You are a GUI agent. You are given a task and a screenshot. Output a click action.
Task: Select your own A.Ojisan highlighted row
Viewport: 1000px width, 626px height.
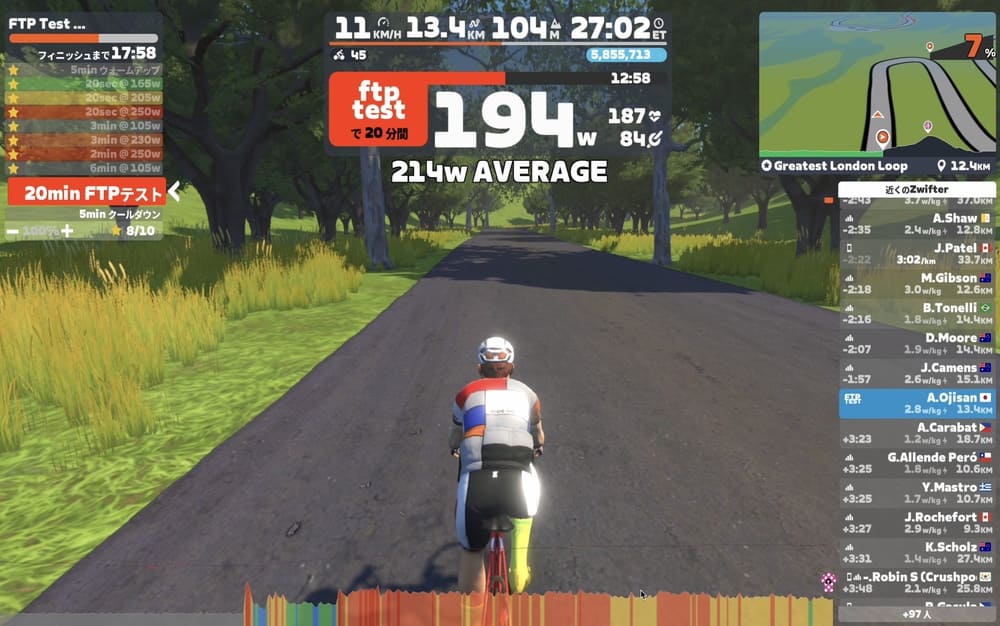[x=916, y=402]
